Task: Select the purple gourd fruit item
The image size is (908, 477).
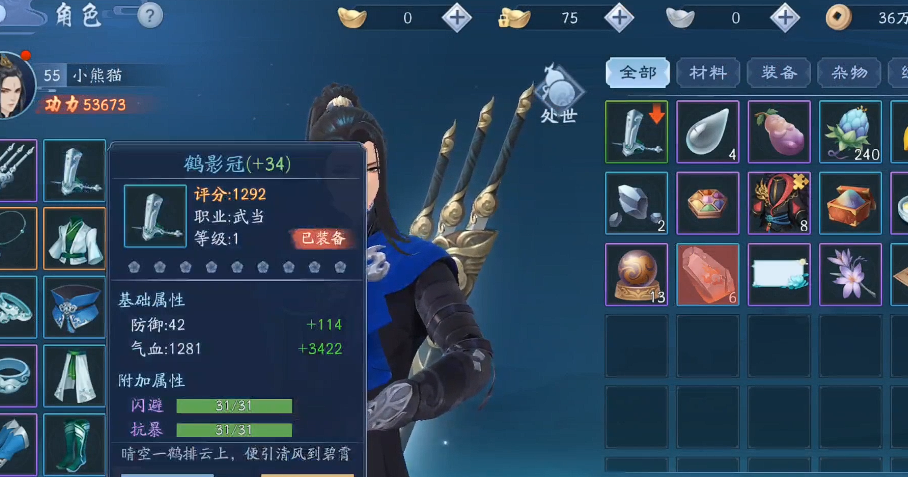Action: 779,131
